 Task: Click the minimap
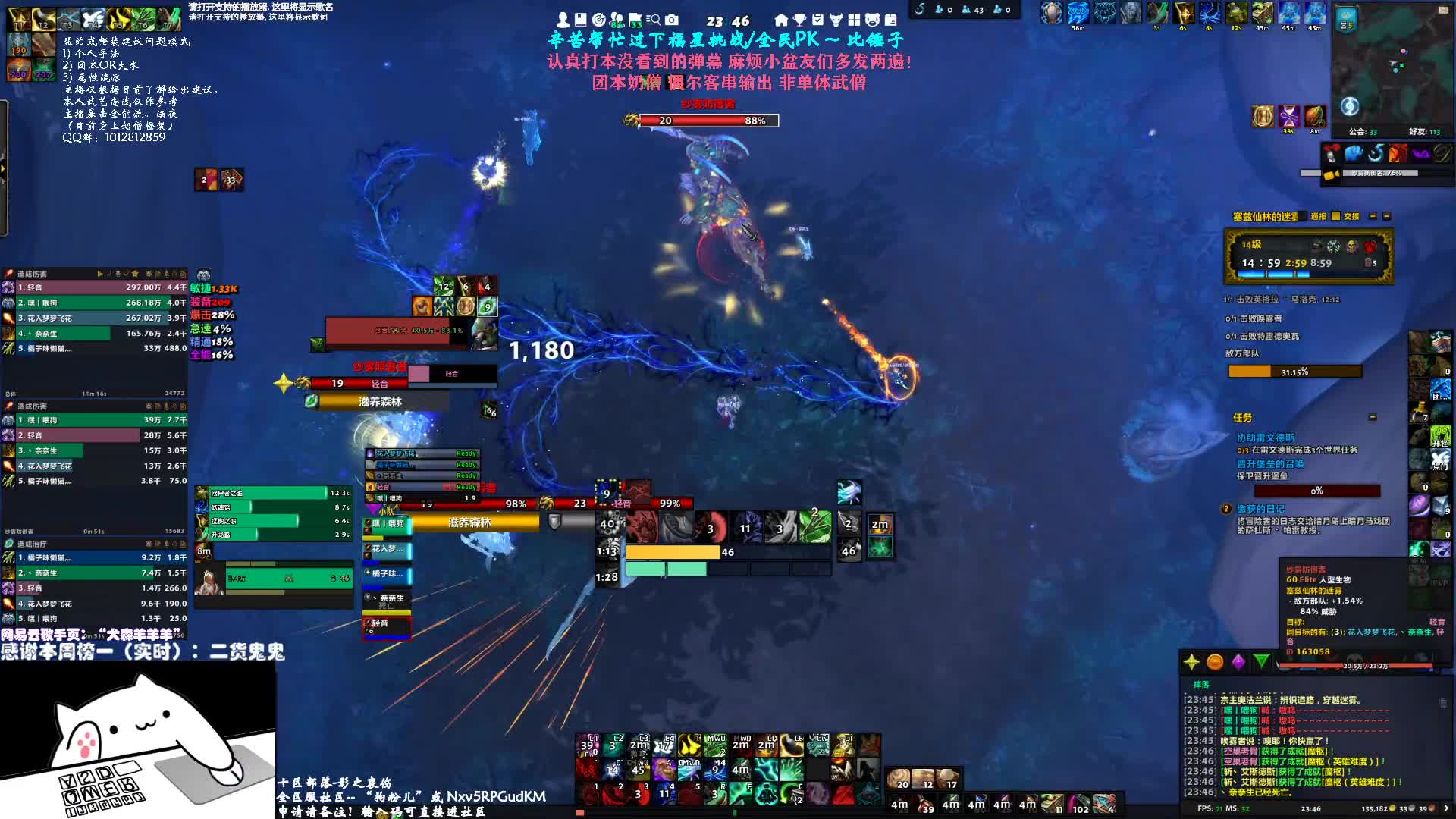[1392, 68]
